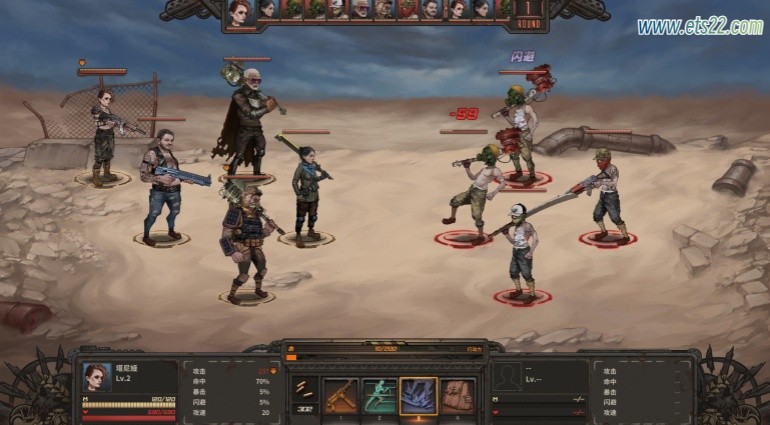Choose the blue burst skill icon
Screen dimensions: 770x425
[418, 396]
